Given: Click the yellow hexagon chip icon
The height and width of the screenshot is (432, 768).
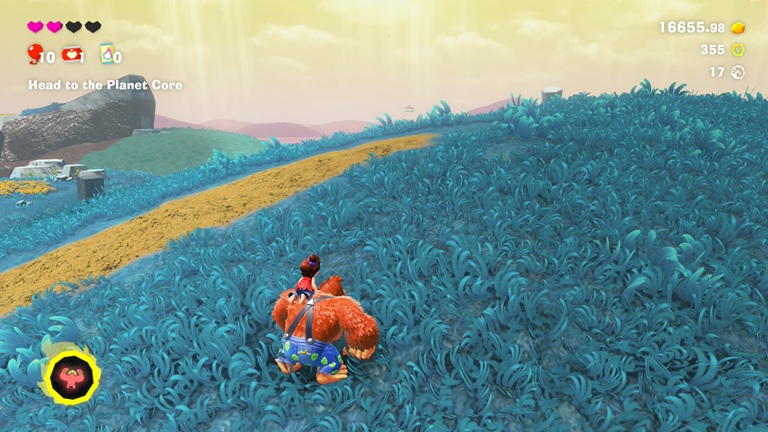Looking at the screenshot, I should [739, 49].
